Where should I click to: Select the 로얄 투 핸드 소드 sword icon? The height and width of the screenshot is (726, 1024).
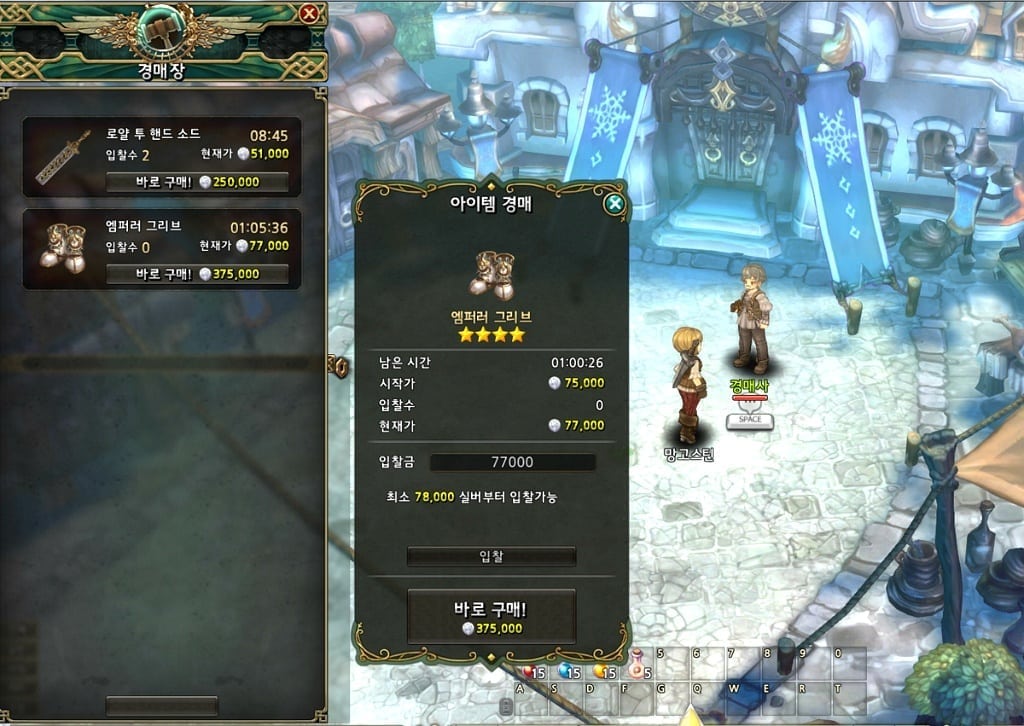pyautogui.click(x=63, y=157)
